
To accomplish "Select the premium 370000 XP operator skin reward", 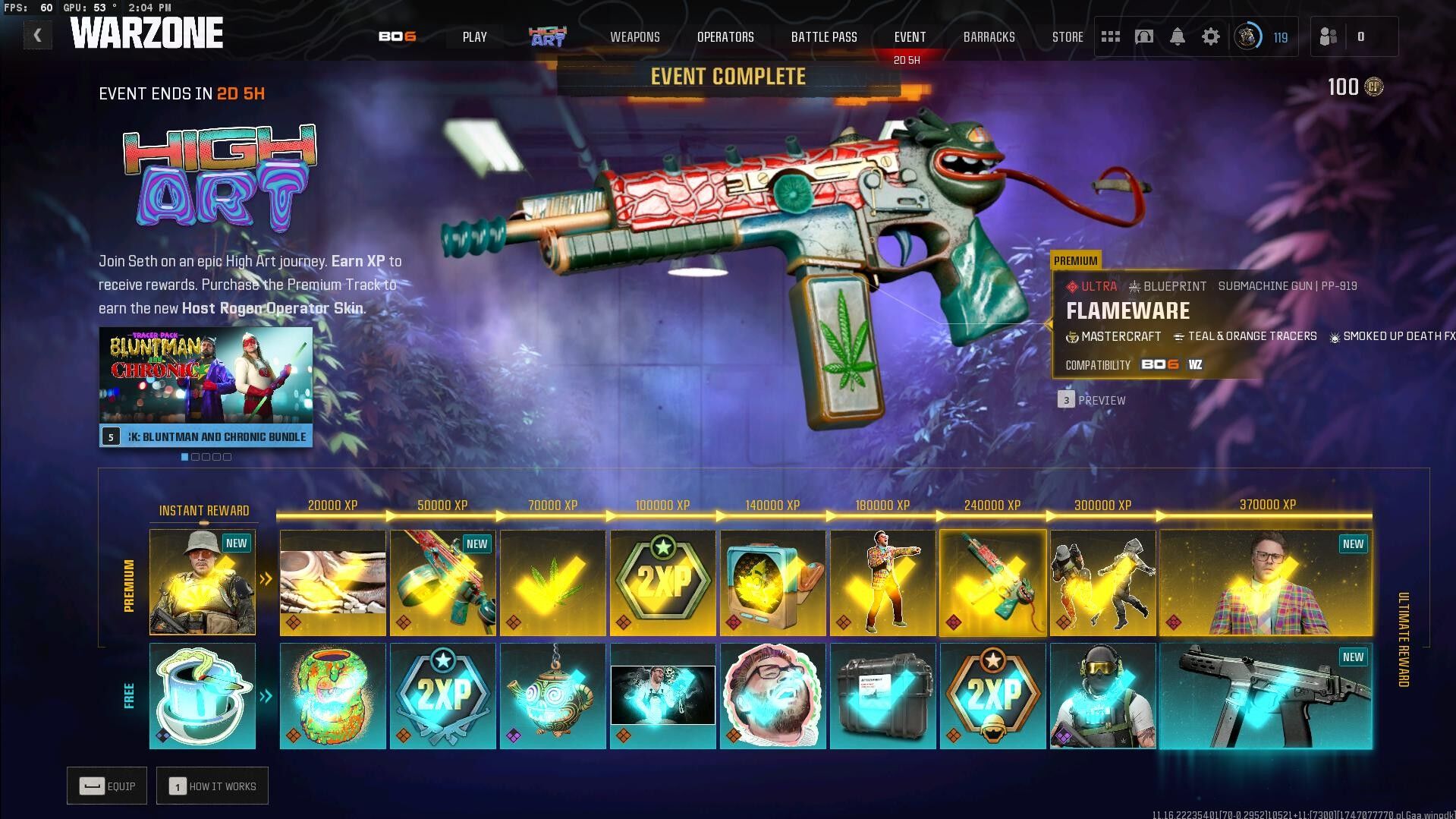I will 1266,582.
